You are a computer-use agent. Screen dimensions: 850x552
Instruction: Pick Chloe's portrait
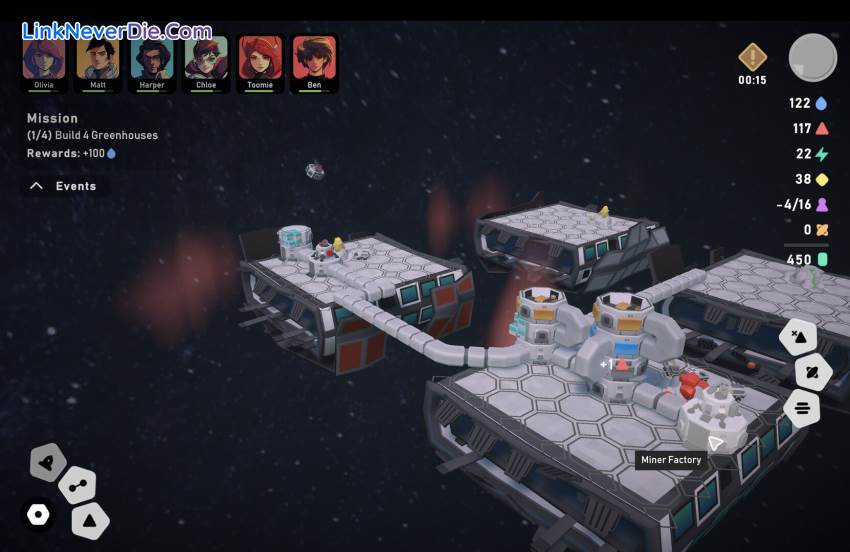206,59
